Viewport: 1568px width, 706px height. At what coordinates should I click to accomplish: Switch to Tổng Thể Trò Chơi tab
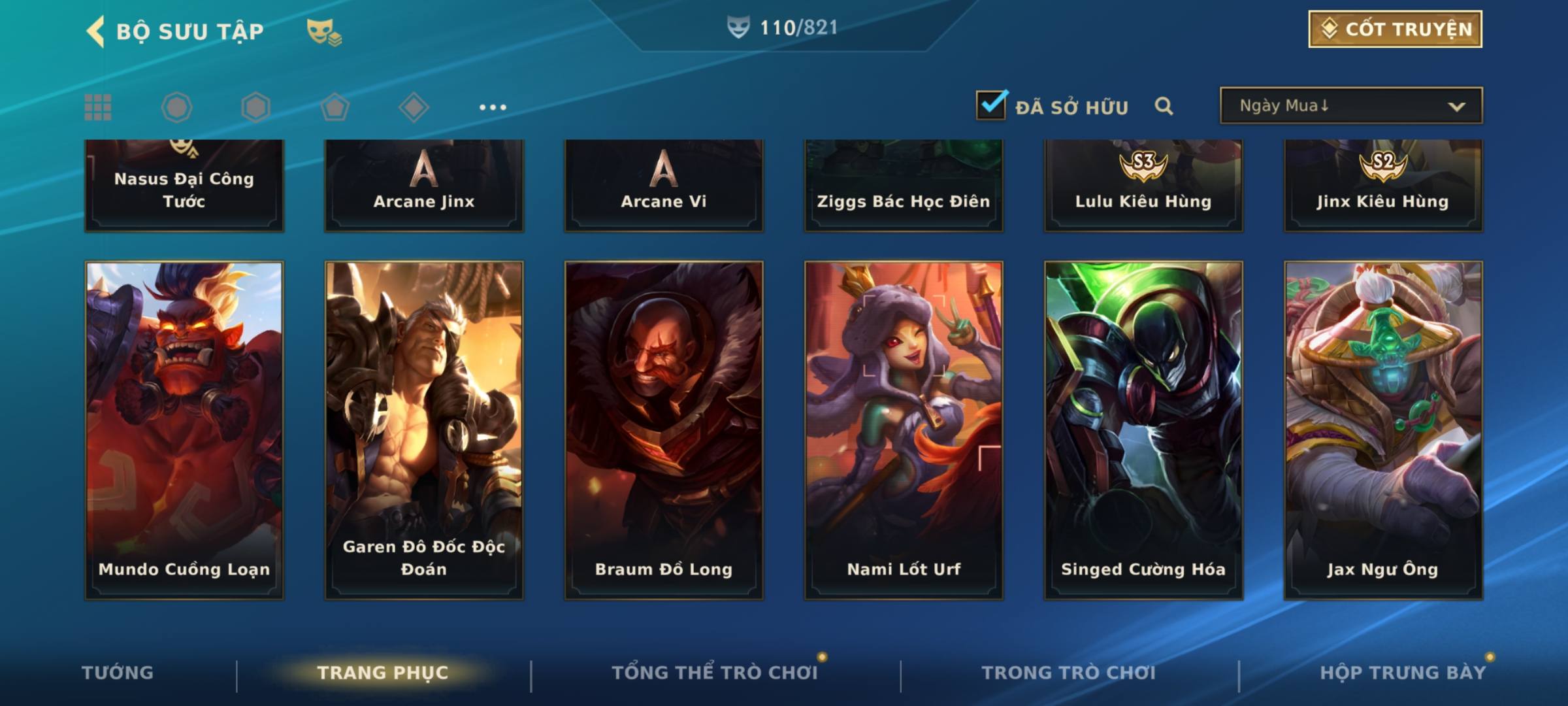[x=715, y=673]
